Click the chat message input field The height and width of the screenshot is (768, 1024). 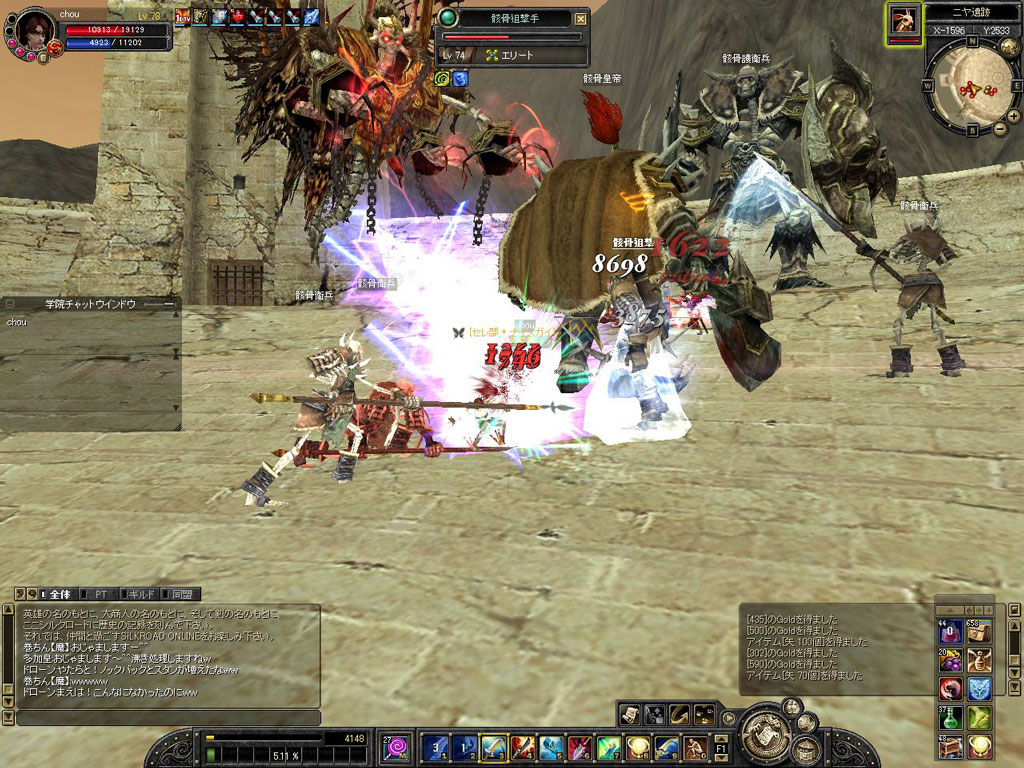coord(168,718)
